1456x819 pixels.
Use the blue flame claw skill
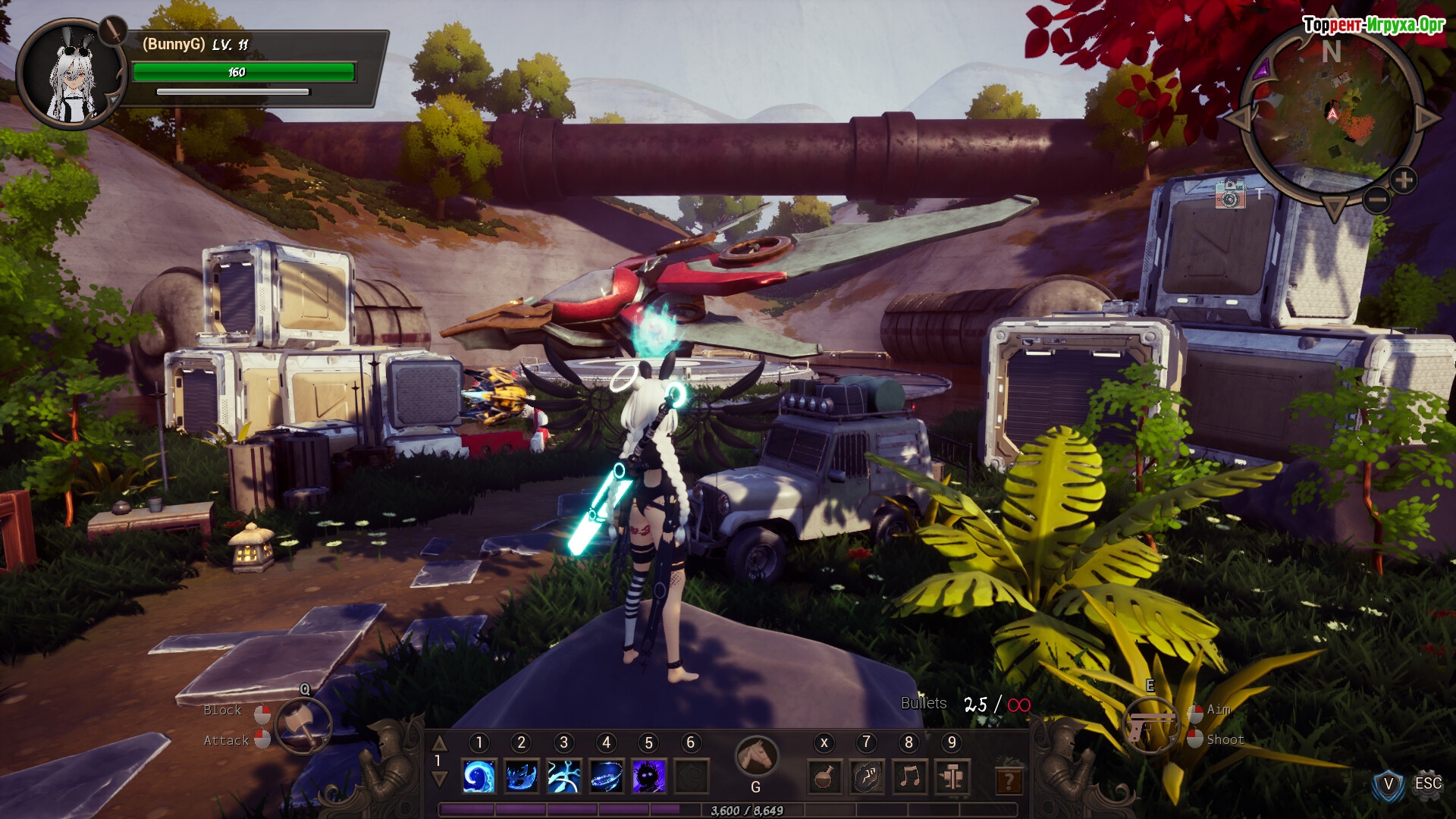coord(522,777)
